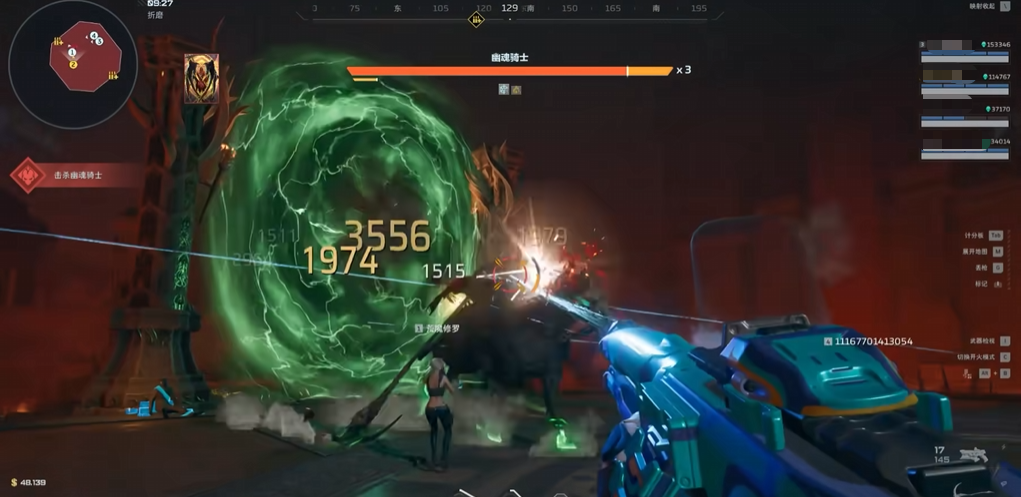Select the 击杀幽魂骑士 objective tracker
The width and height of the screenshot is (1021, 497).
(x=66, y=175)
